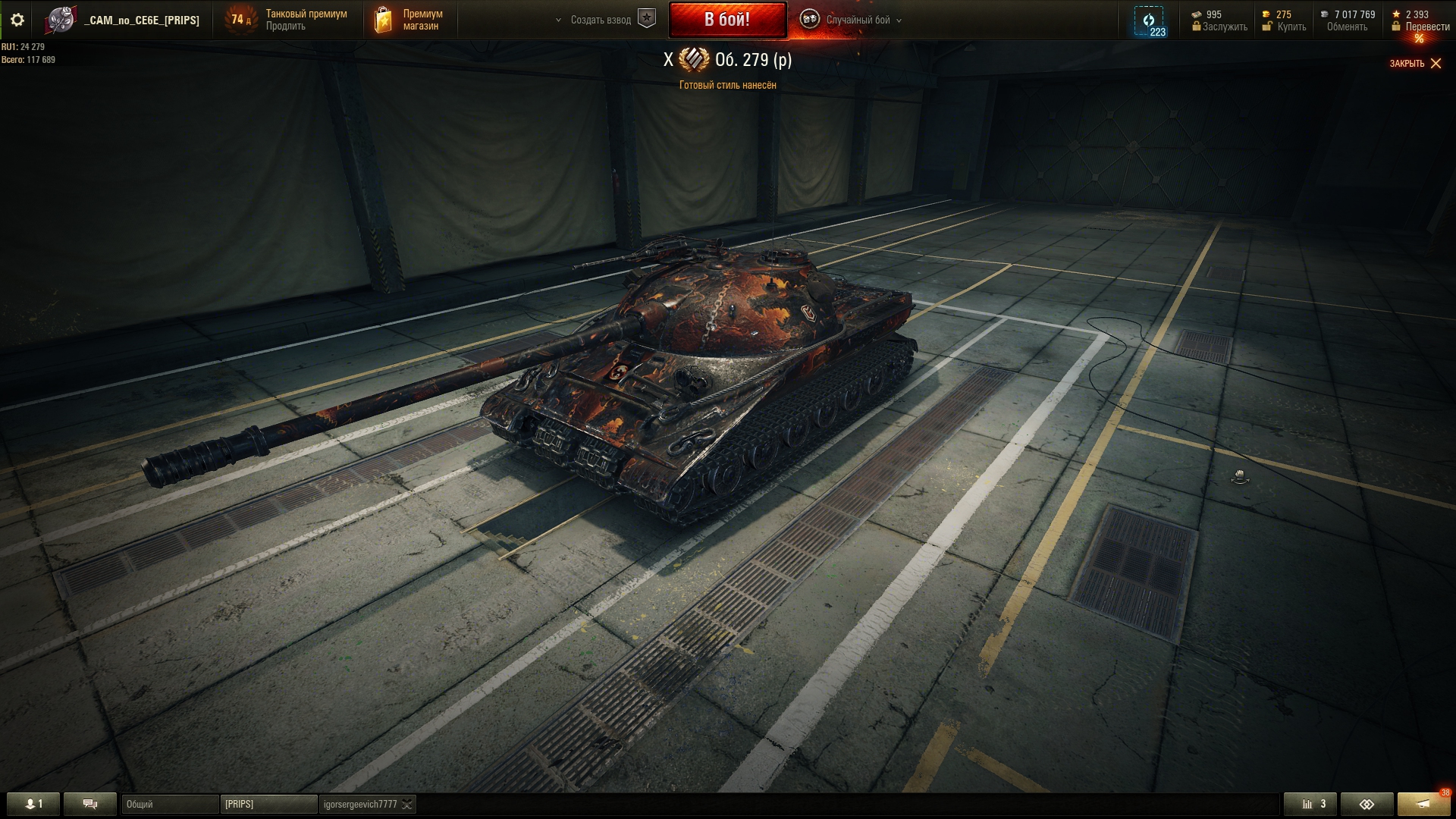Close the style preview with ЗАКРЫТЬ
The image size is (1456, 819).
(x=1415, y=64)
